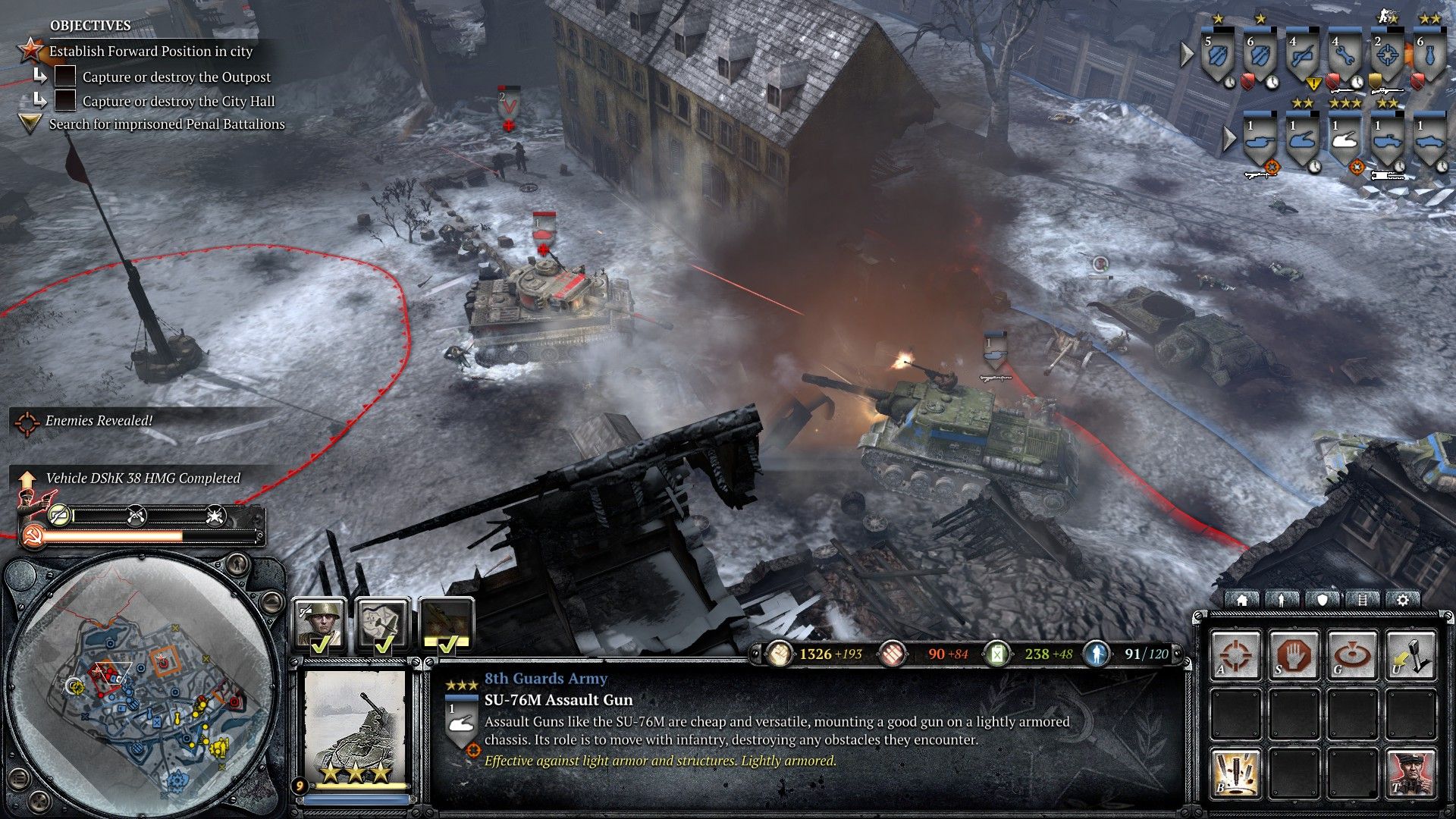This screenshot has height=819, width=1456.
Task: Expand the vehicle squad row arrow
Action: (x=1230, y=139)
